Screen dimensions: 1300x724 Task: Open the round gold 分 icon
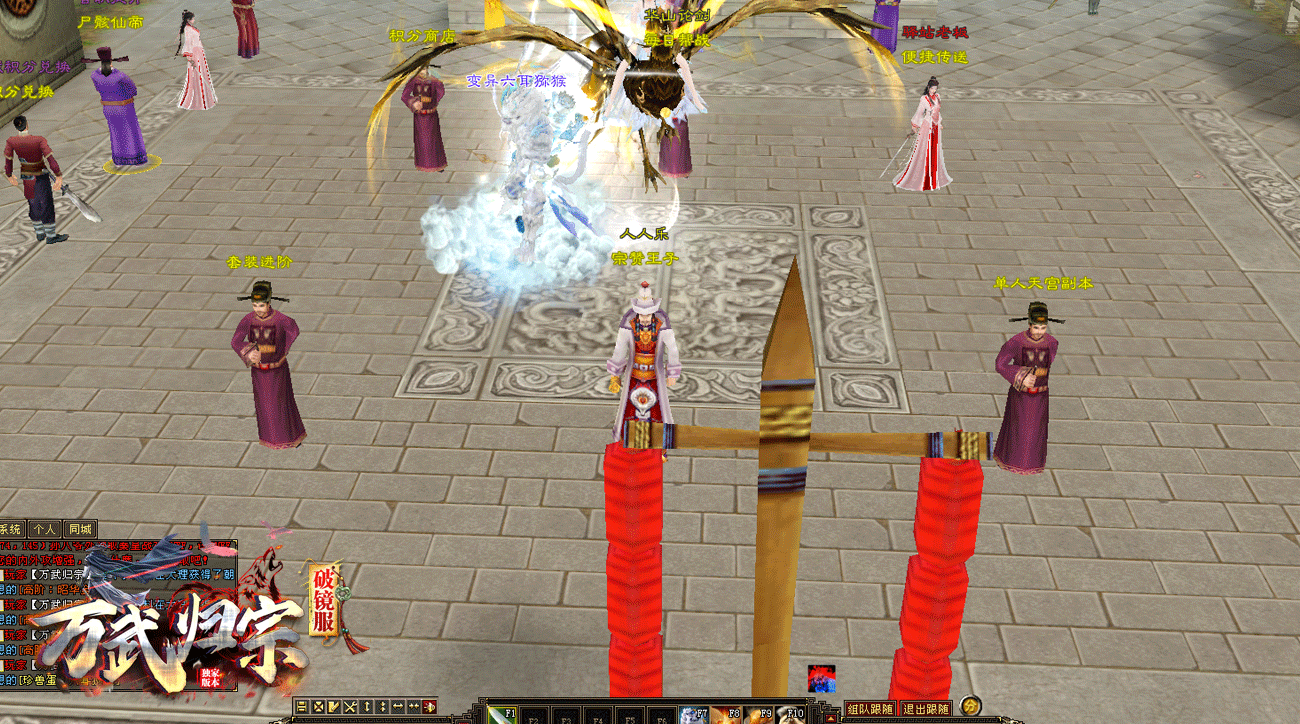969,707
